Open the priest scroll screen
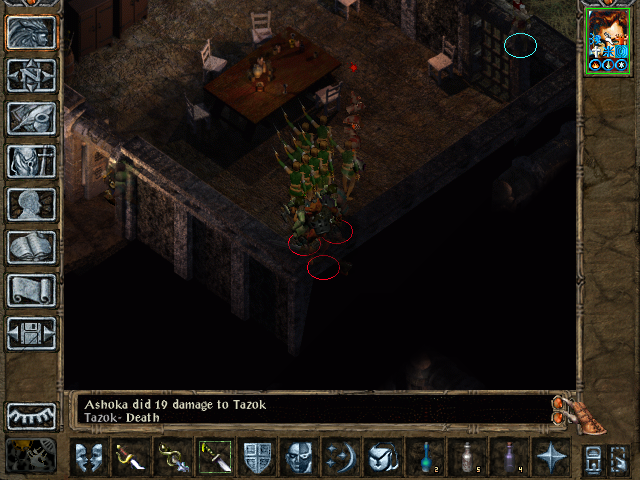640x480 pixels. pos(31,289)
